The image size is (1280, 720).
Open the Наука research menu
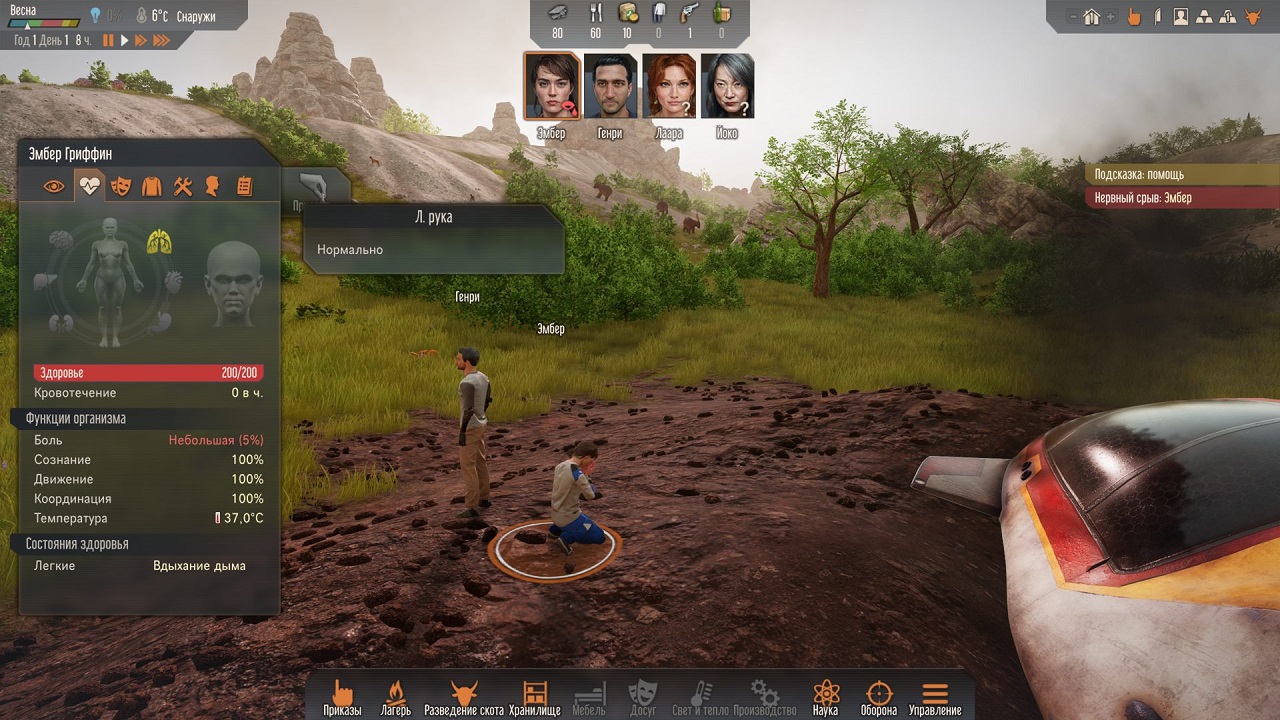click(825, 697)
